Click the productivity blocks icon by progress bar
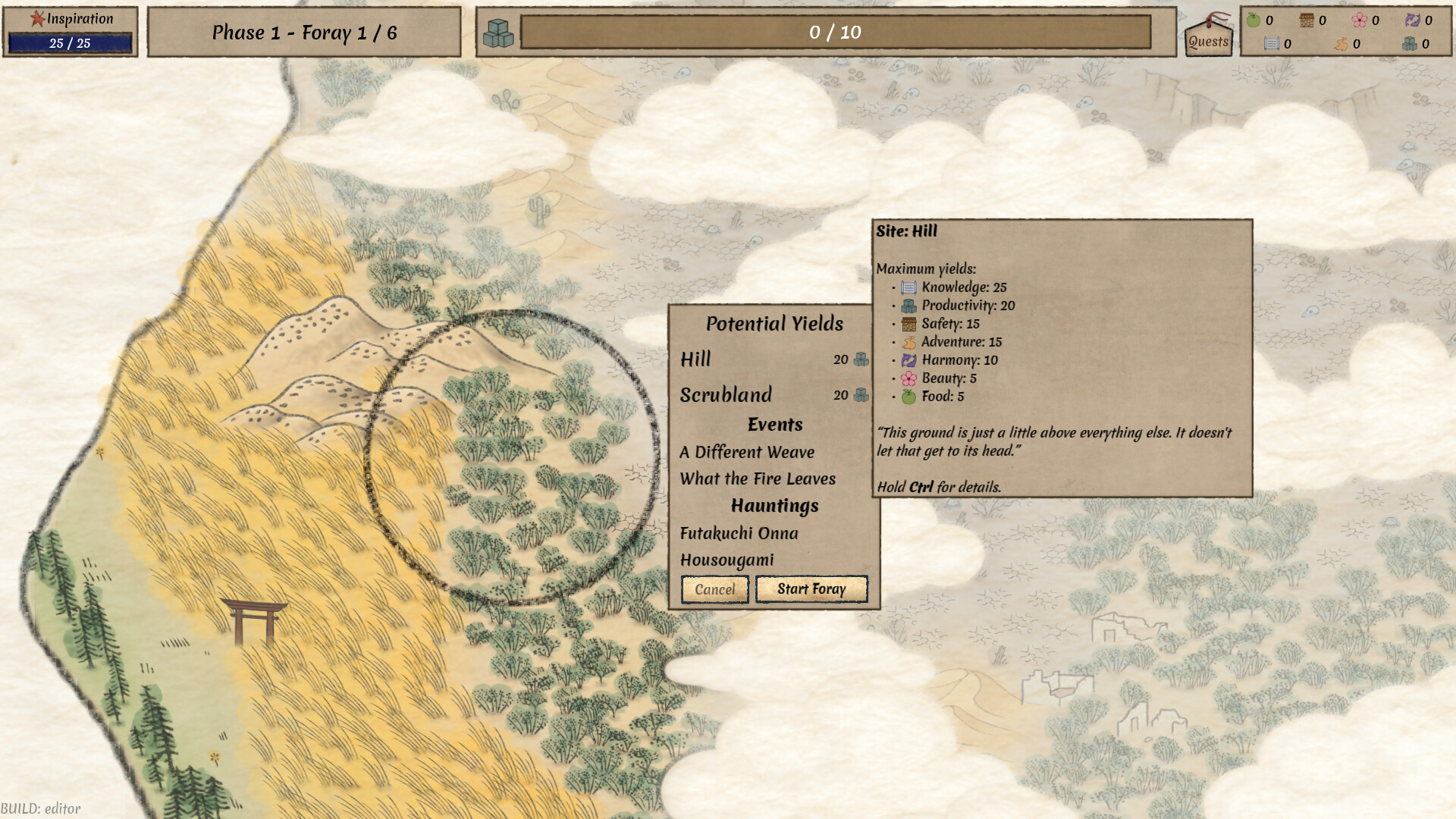 tap(498, 33)
